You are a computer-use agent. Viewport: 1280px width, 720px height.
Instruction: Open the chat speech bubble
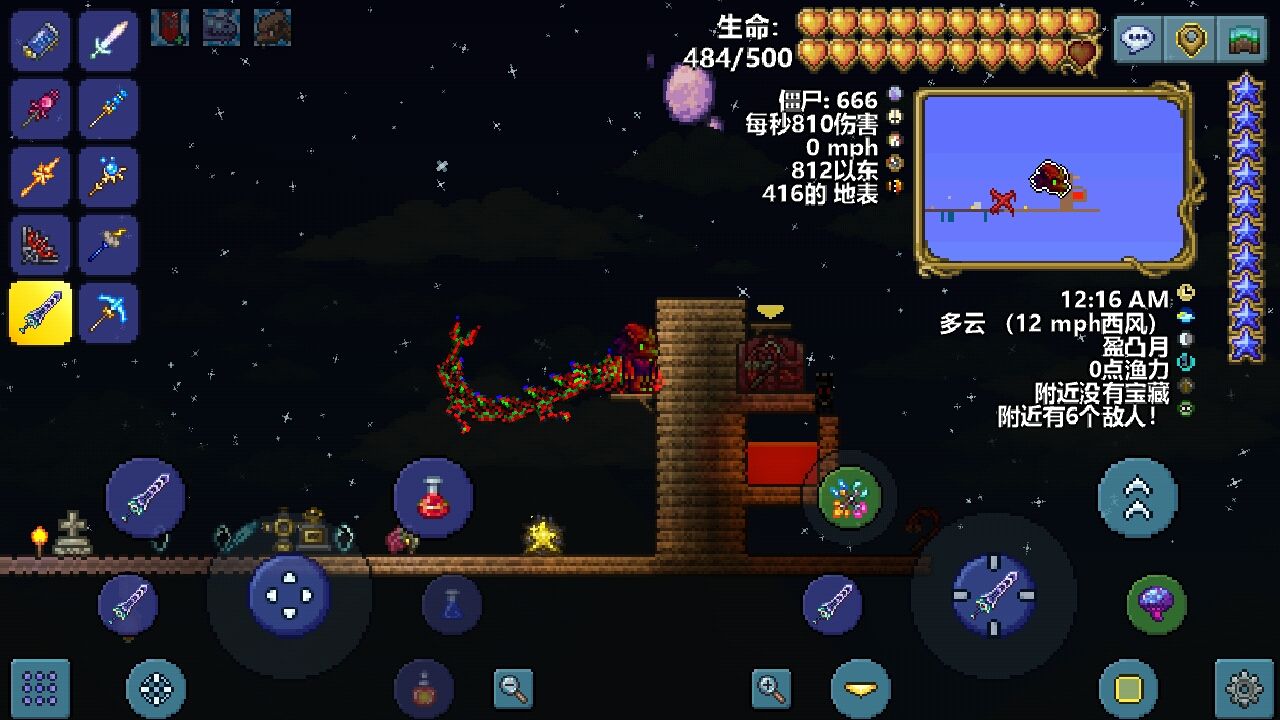[x=1138, y=40]
